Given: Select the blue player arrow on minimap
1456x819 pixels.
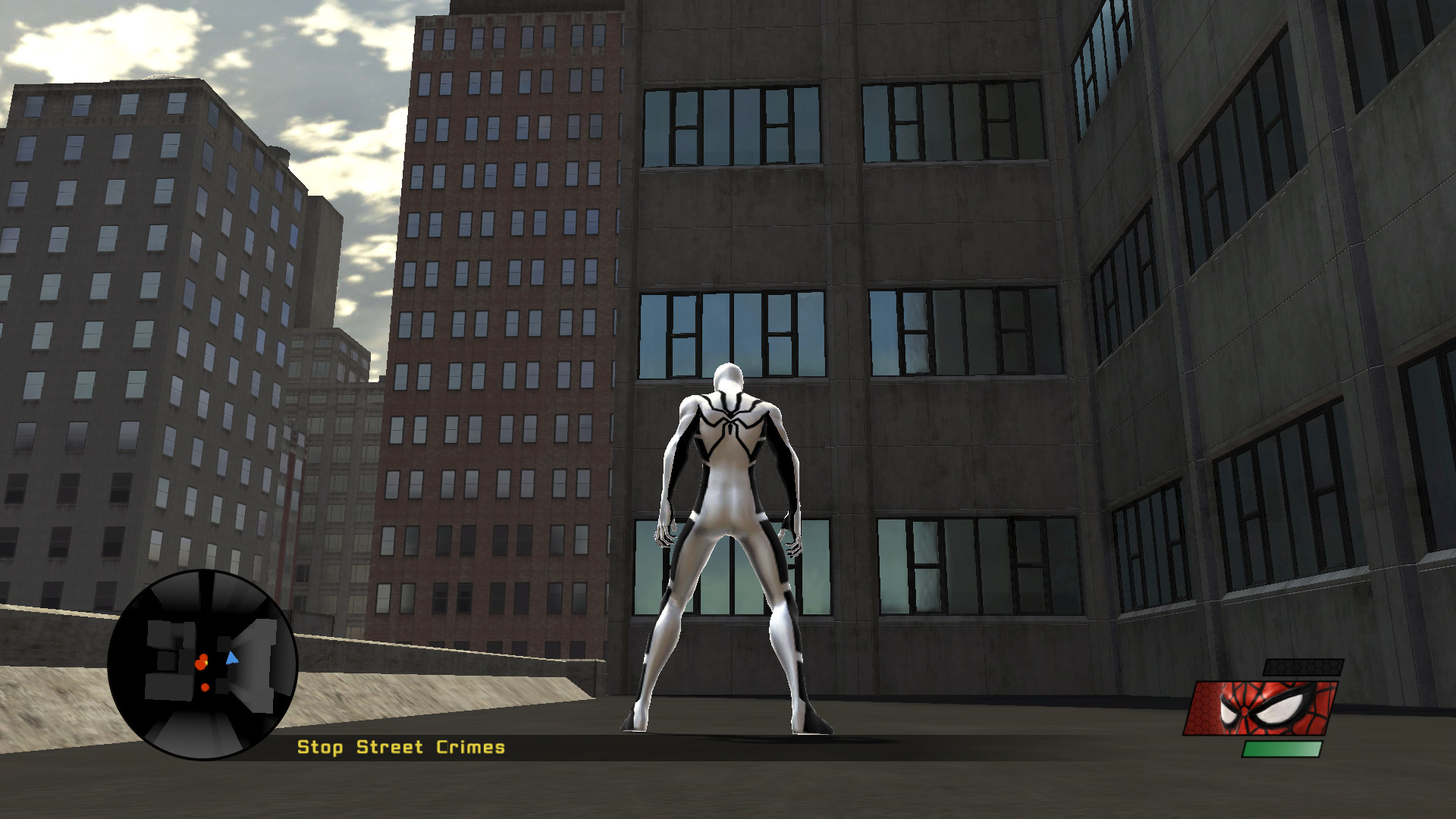Looking at the screenshot, I should pos(232,659).
